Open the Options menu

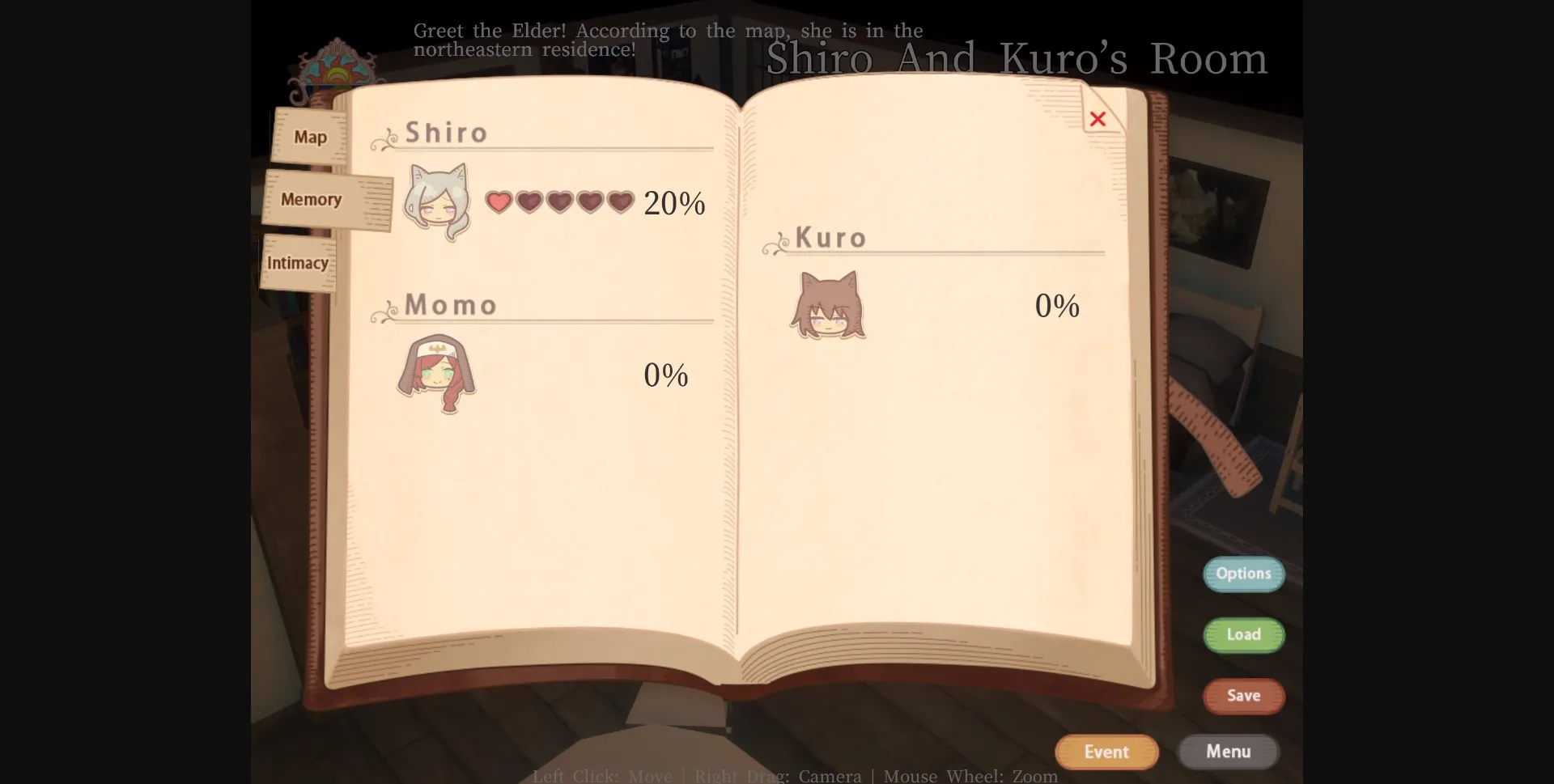1244,574
